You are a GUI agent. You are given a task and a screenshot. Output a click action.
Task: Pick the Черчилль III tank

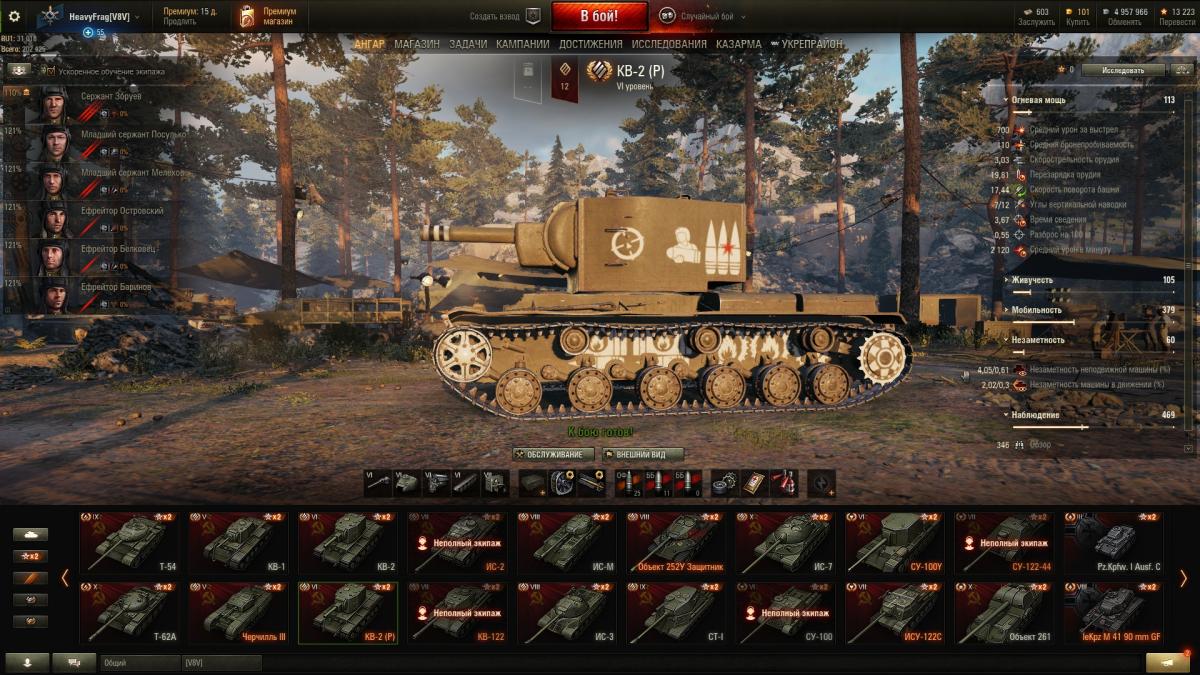[x=237, y=613]
